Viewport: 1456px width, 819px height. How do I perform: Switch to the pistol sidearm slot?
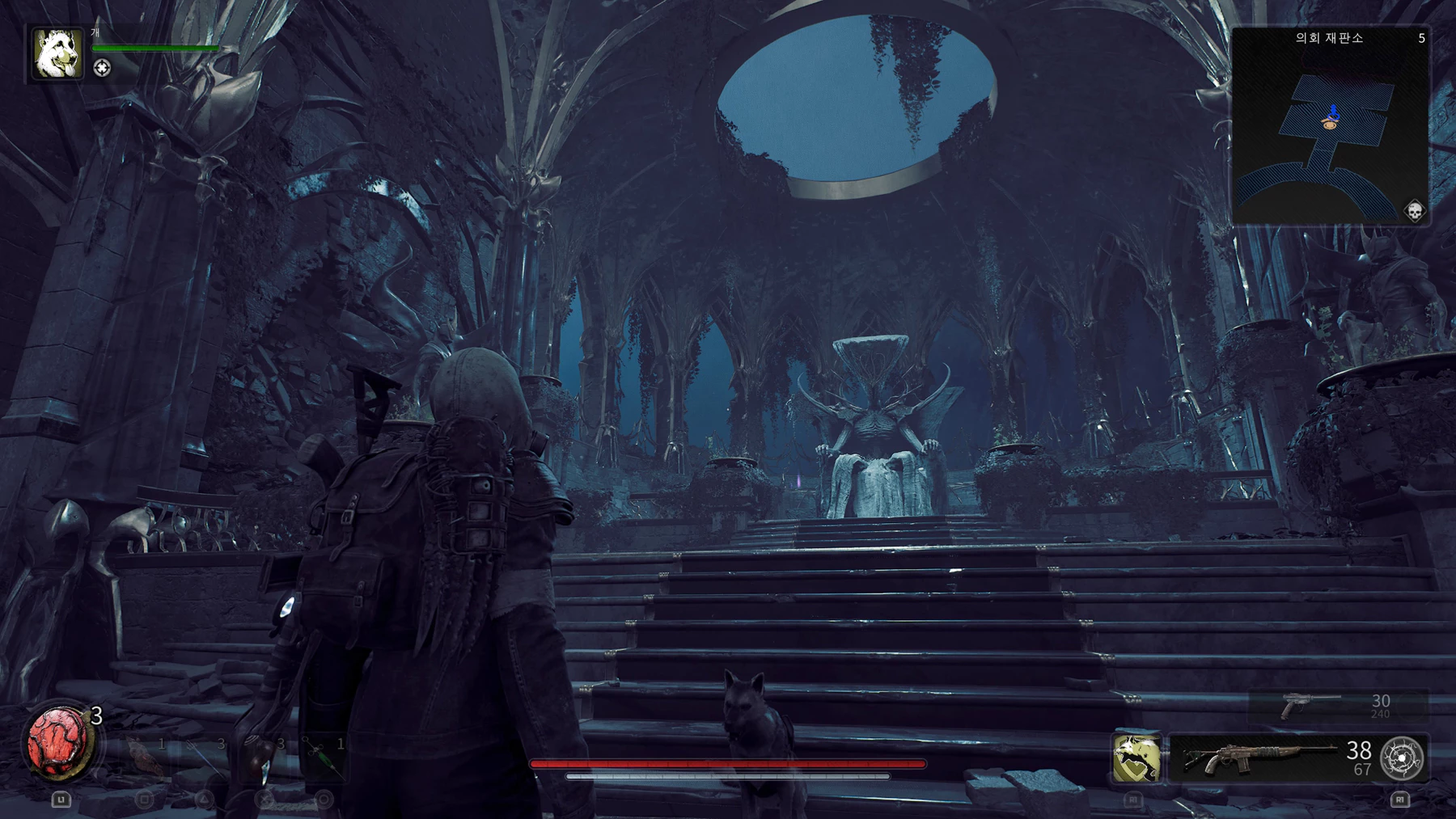[x=1312, y=706]
